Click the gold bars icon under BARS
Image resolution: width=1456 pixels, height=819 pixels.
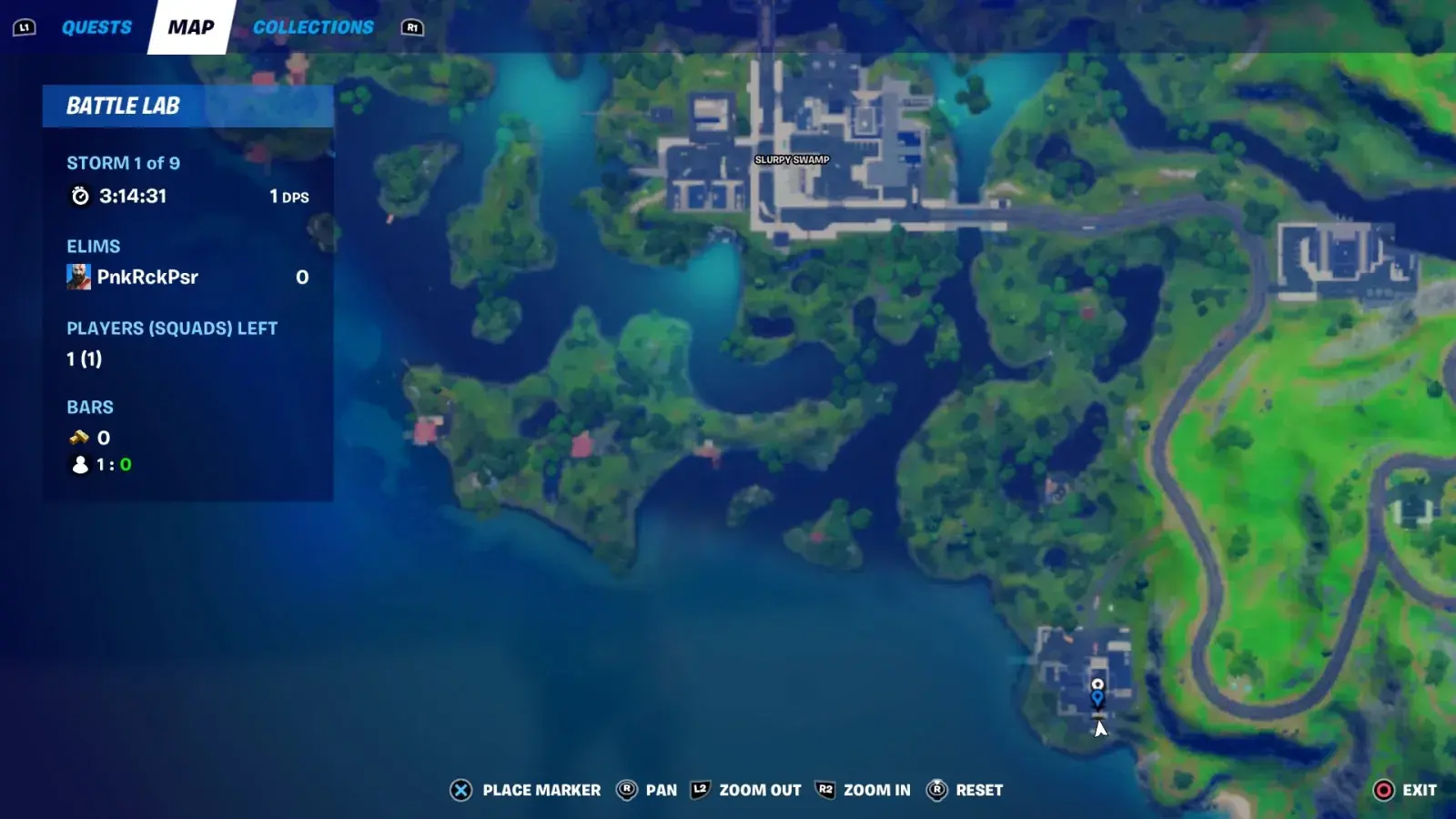80,438
